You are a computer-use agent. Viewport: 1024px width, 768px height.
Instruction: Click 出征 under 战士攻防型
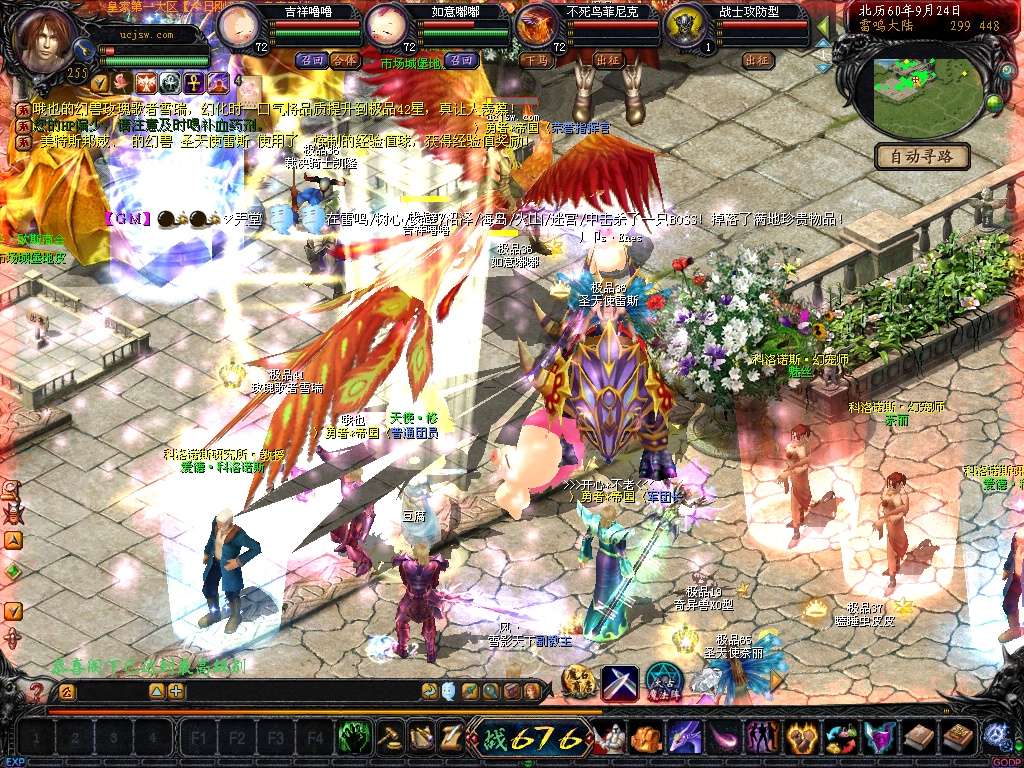pos(759,60)
